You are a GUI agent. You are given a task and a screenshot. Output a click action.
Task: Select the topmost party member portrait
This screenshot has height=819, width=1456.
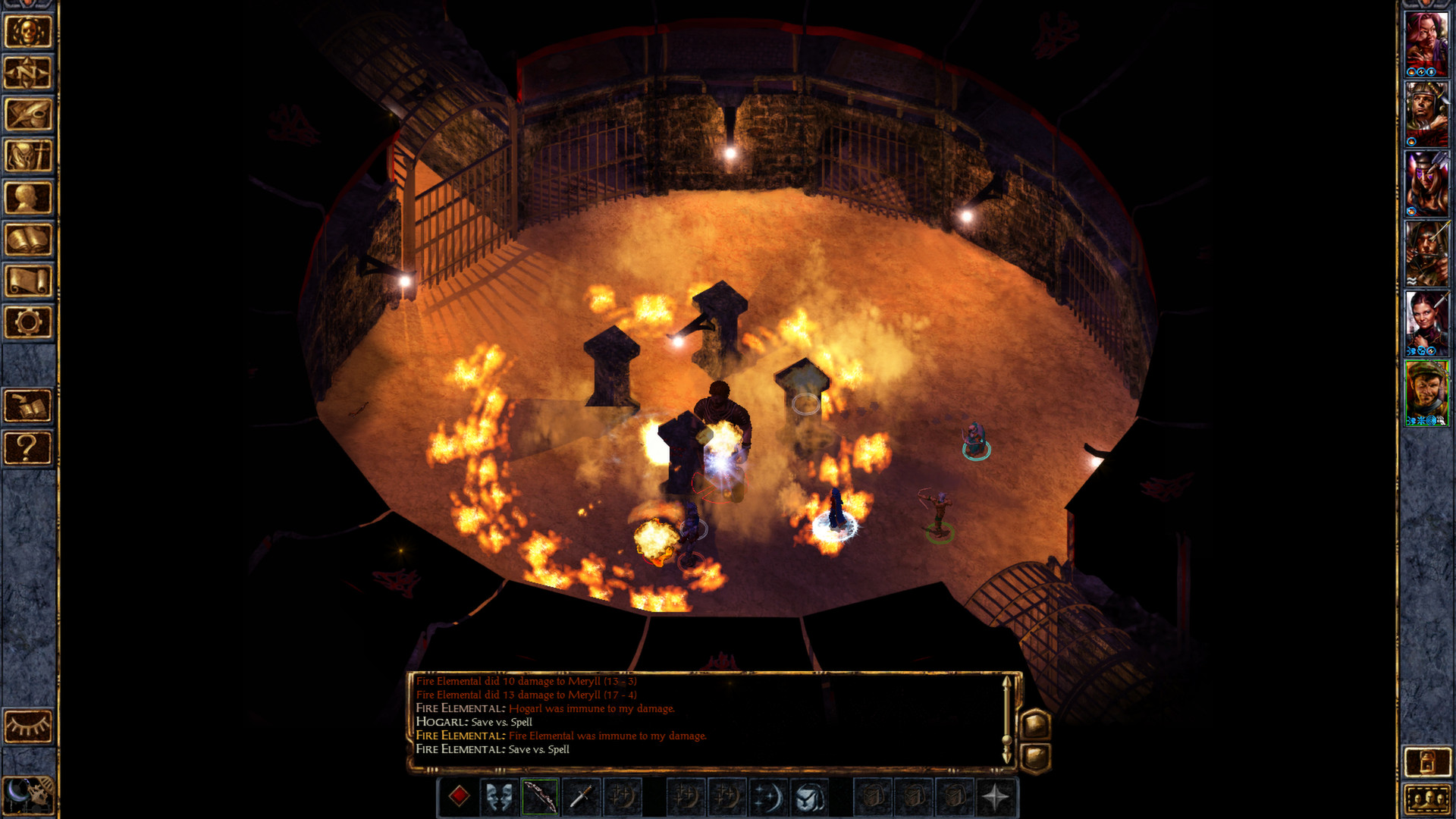click(1429, 42)
